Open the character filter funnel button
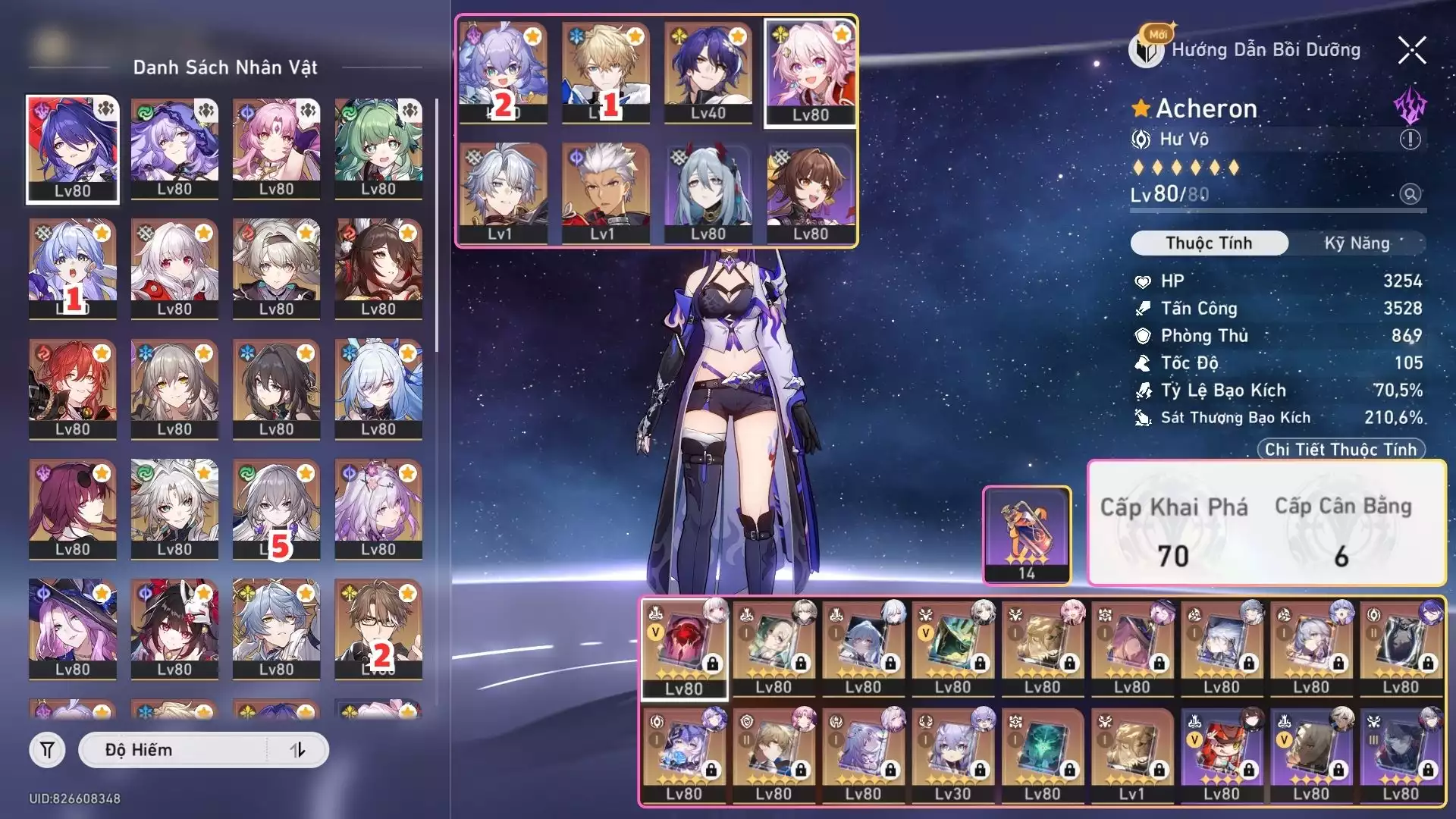This screenshot has width=1456, height=819. 47,750
